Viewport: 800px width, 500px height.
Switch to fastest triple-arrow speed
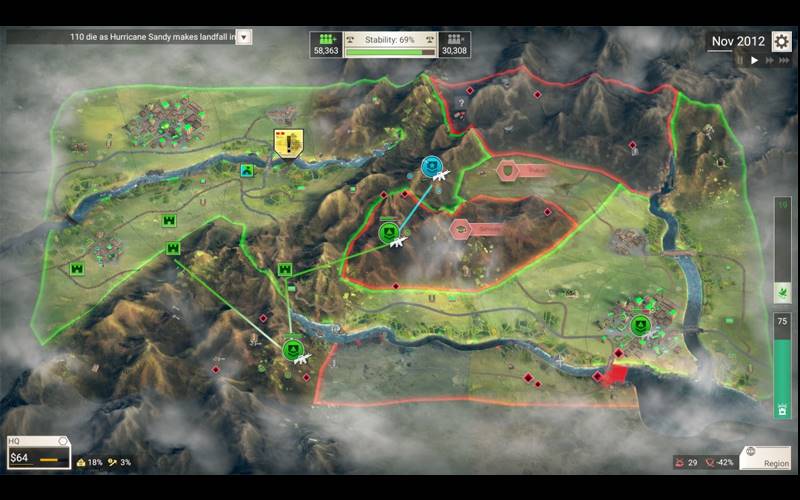[x=783, y=61]
